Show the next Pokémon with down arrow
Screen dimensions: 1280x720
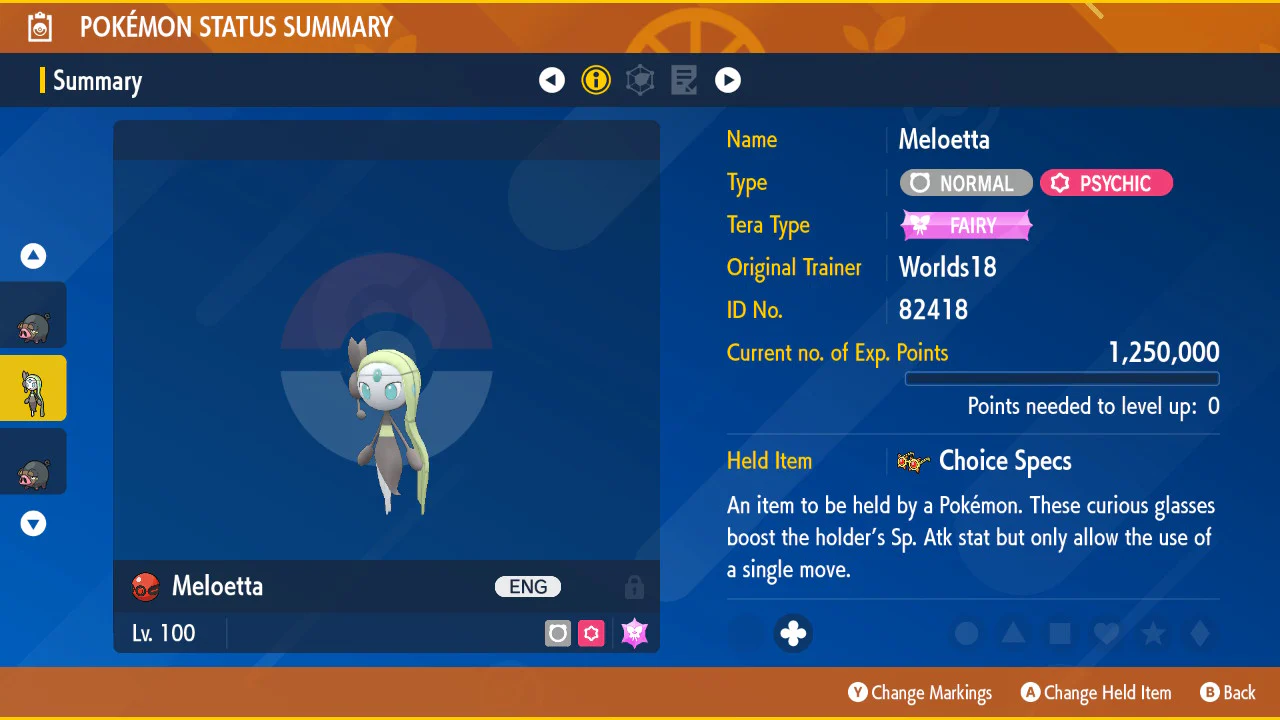pyautogui.click(x=34, y=523)
